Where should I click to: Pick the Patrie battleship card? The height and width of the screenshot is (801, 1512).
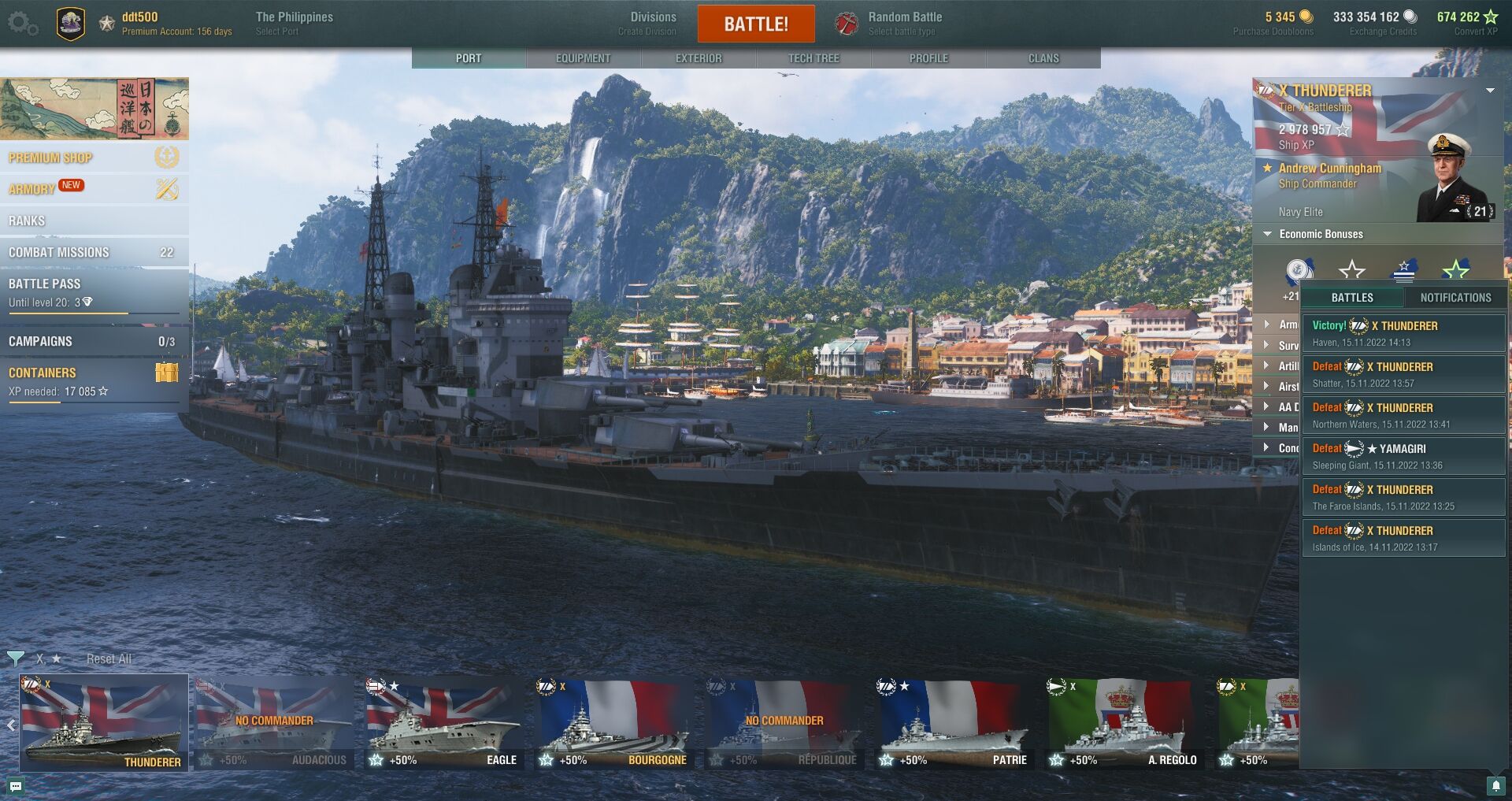tap(954, 725)
